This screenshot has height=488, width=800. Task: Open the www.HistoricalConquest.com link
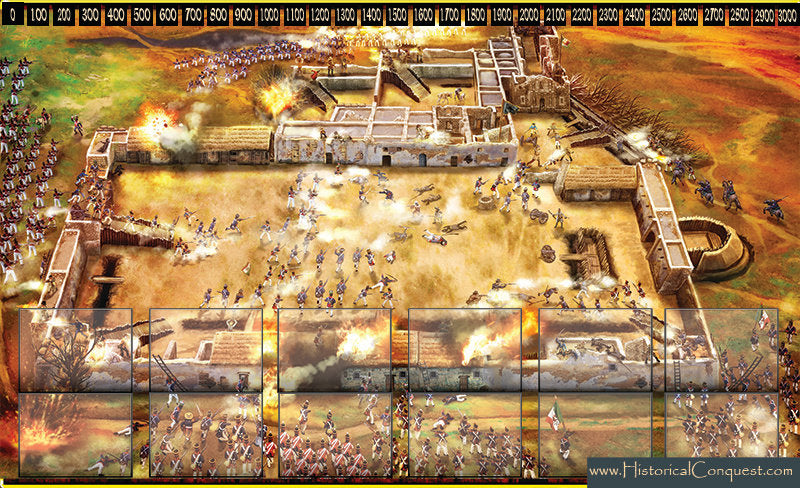coord(692,470)
